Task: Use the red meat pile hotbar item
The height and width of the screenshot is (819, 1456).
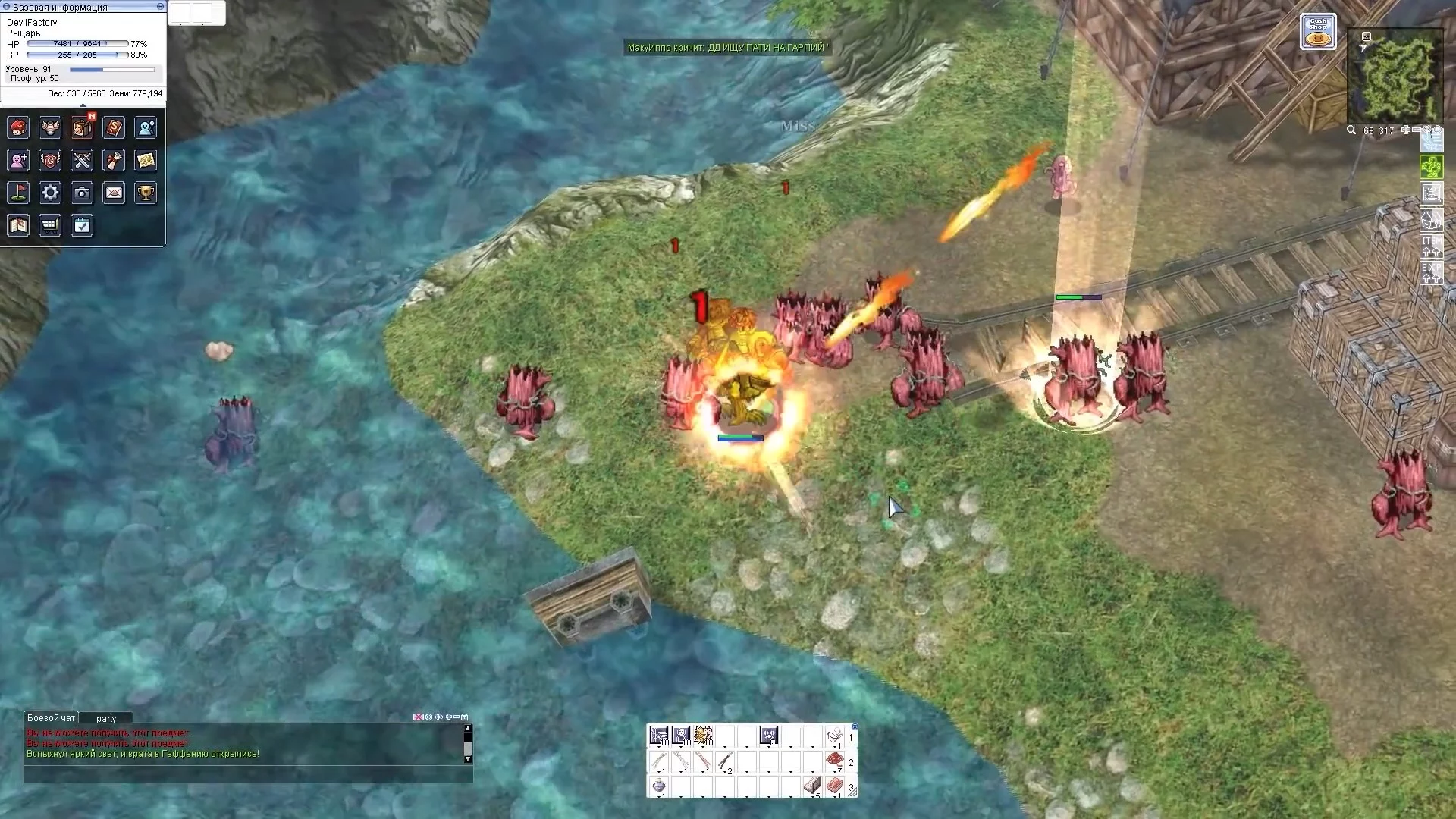Action: 834,761
